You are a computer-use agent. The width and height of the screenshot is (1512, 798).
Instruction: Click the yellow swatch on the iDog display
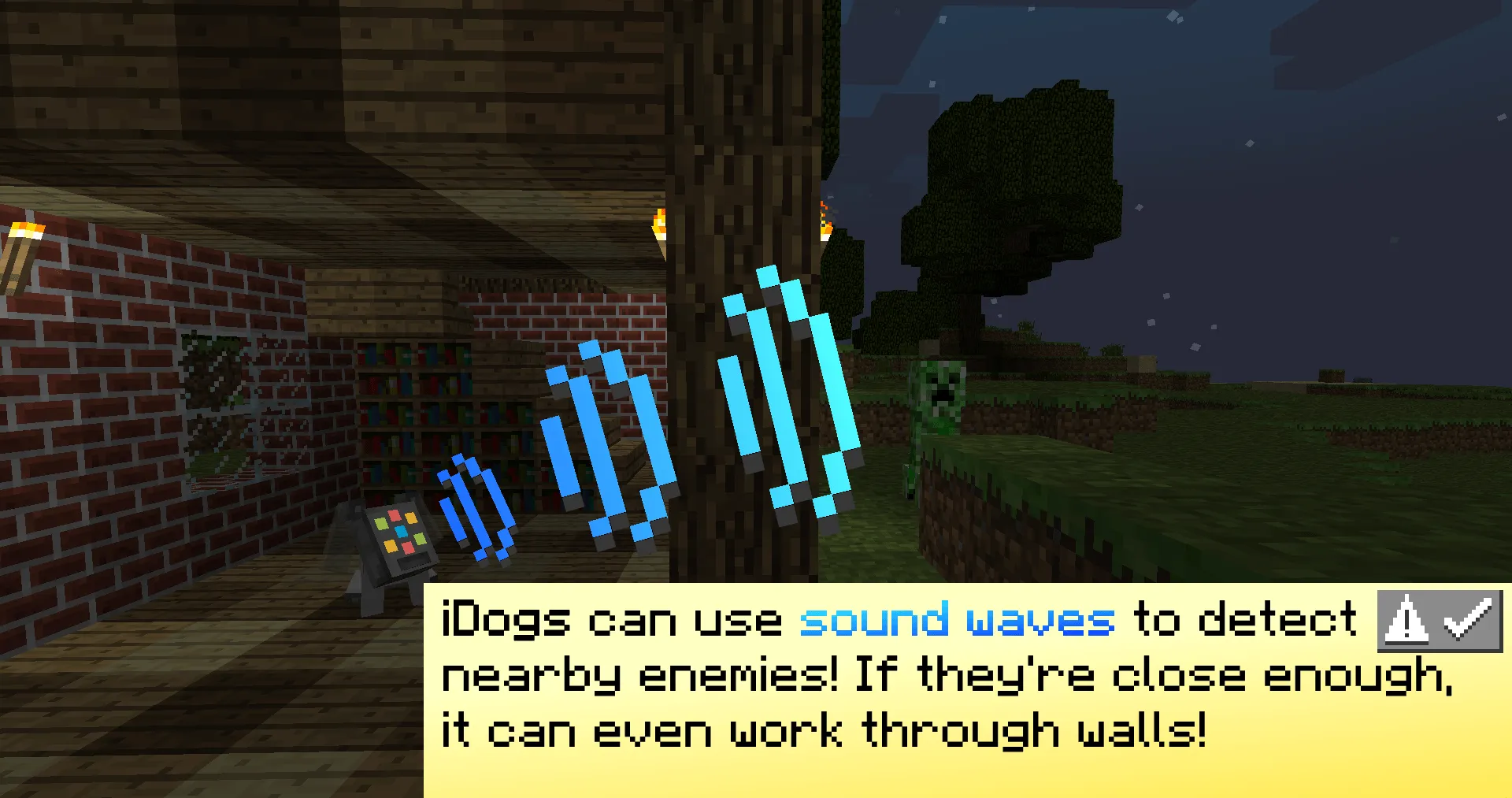(411, 518)
